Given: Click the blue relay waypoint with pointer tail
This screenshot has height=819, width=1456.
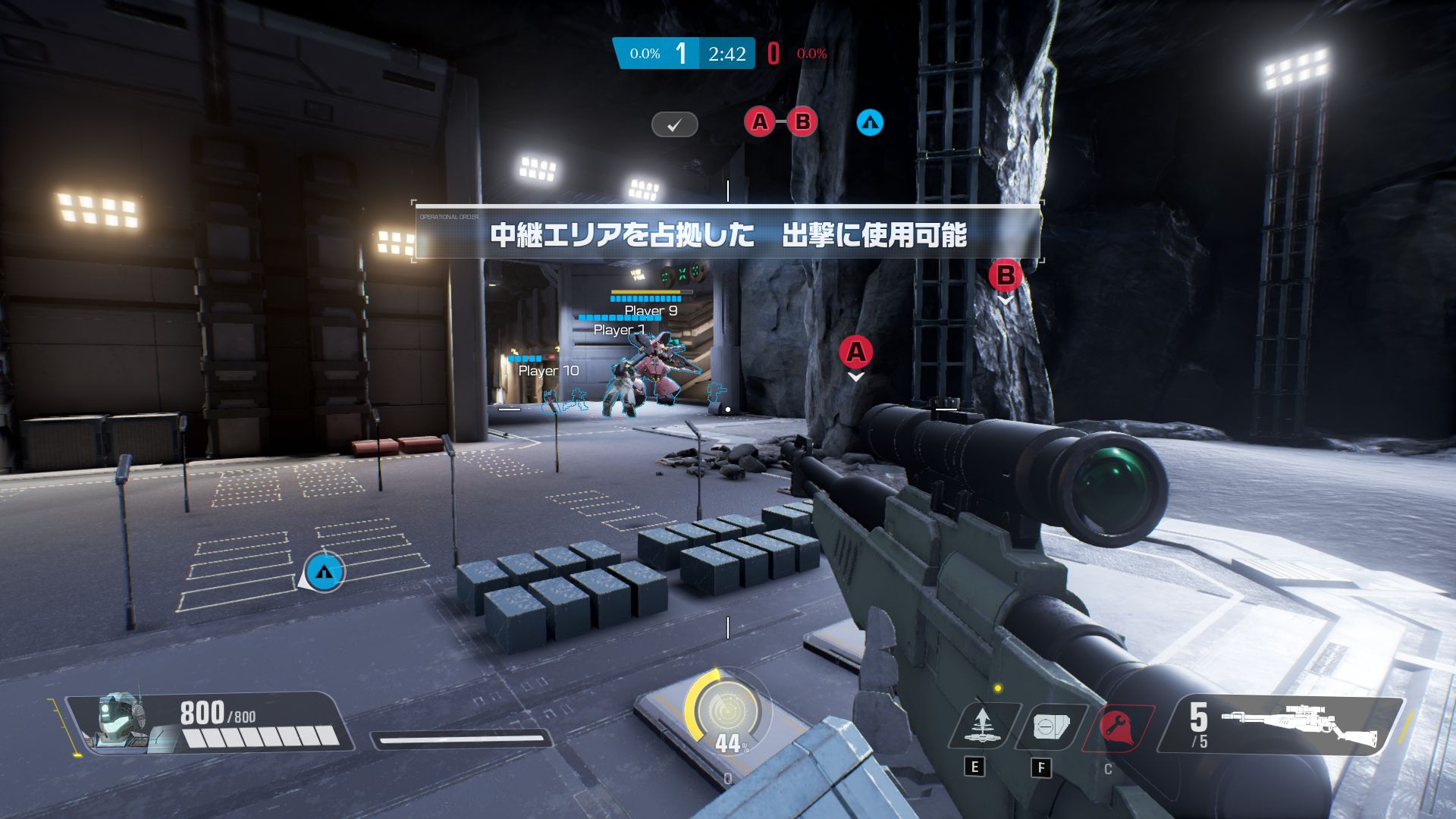Looking at the screenshot, I should (325, 573).
